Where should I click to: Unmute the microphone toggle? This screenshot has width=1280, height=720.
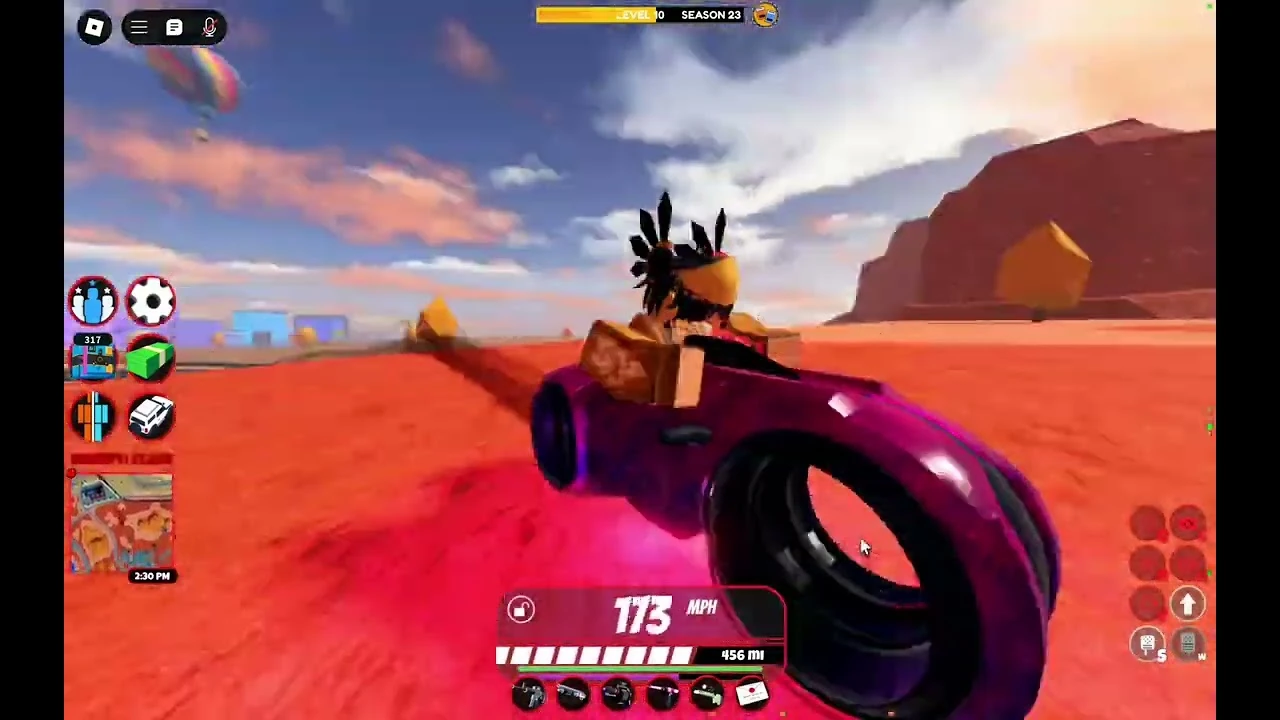point(209,27)
